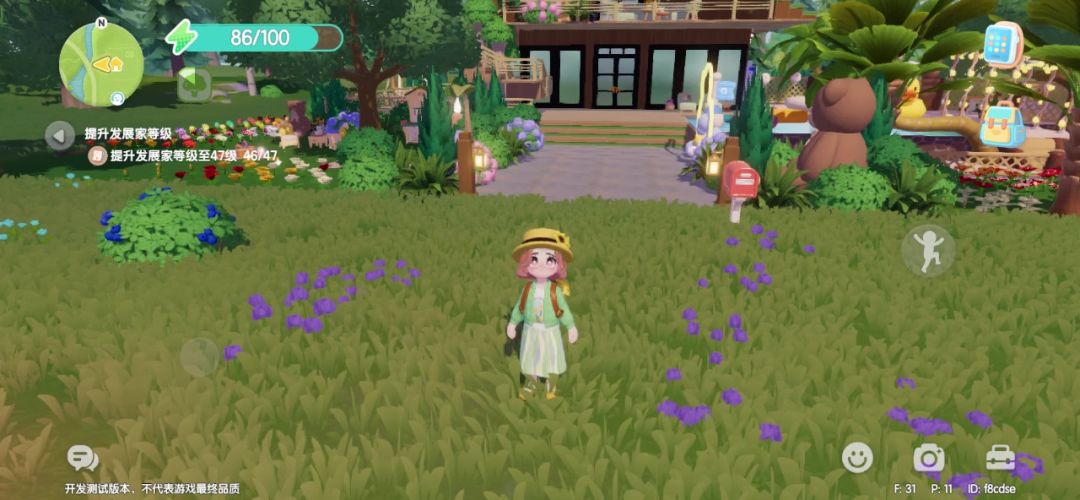The height and width of the screenshot is (500, 1080).
Task: Tap the jump action button
Action: point(927,250)
